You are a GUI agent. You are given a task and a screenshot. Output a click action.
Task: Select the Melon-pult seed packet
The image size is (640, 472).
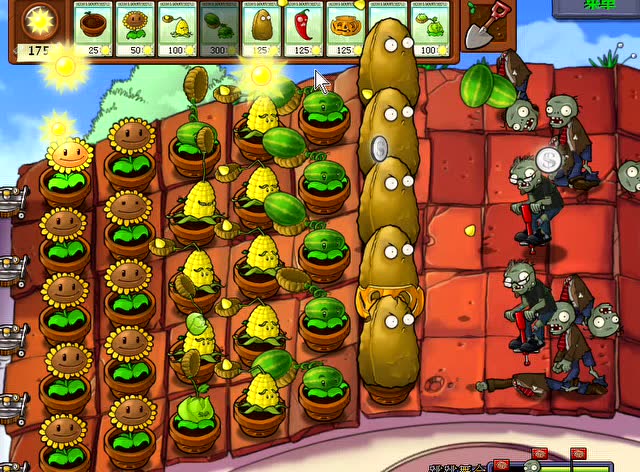220,26
